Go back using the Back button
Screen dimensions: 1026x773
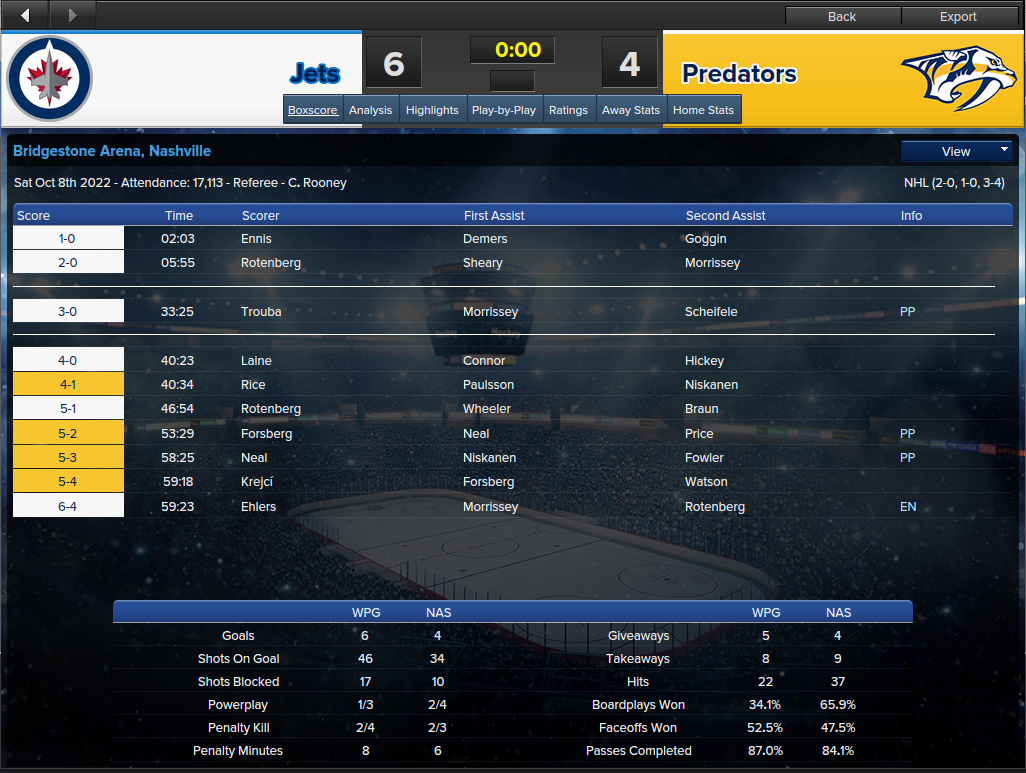[842, 16]
